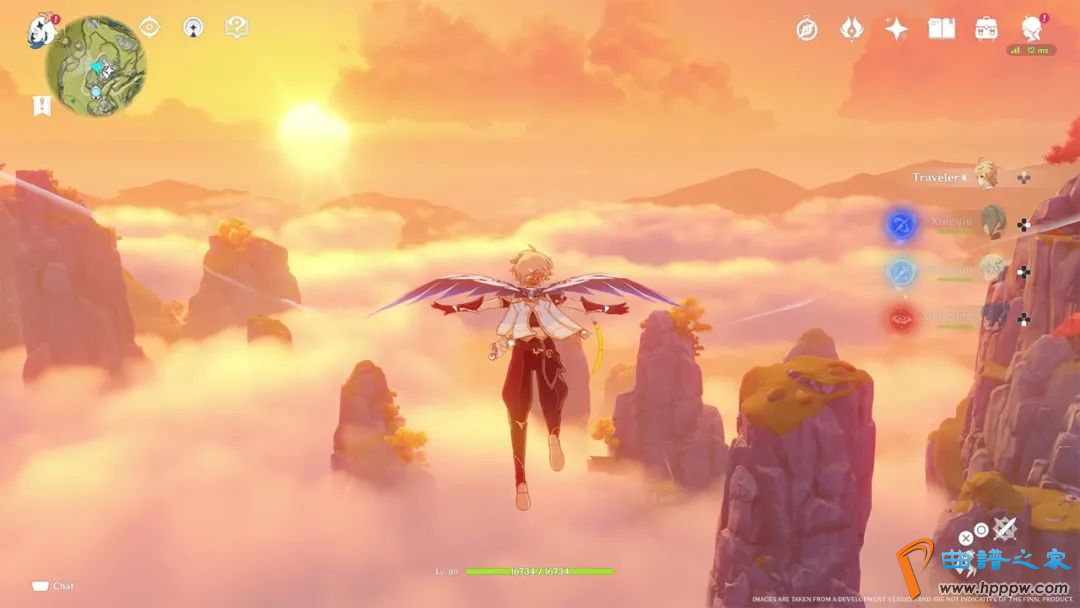Open the quest bookmark with exclamation mark
The width and height of the screenshot is (1080, 608).
coord(41,105)
